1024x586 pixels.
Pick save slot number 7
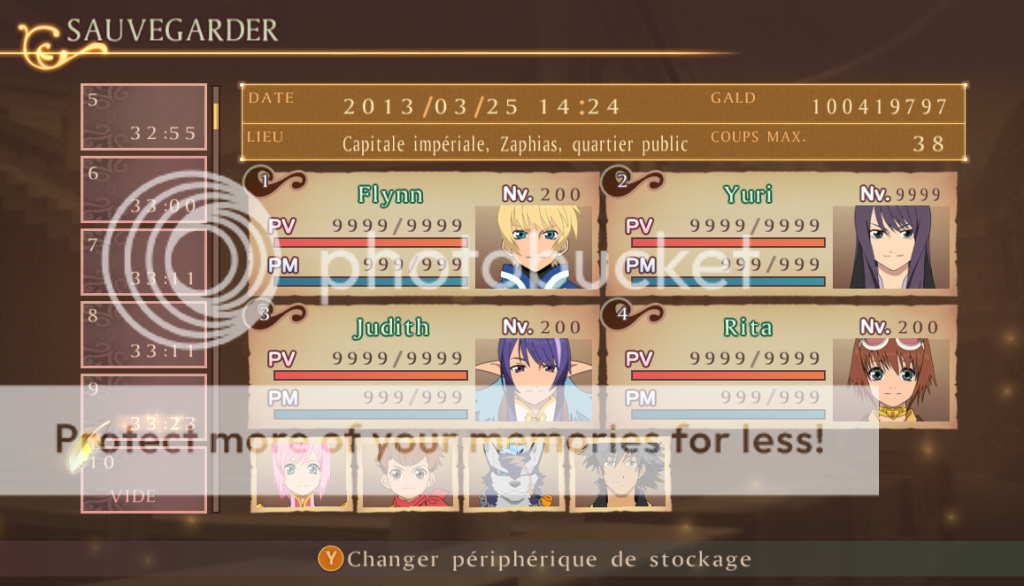[x=143, y=262]
